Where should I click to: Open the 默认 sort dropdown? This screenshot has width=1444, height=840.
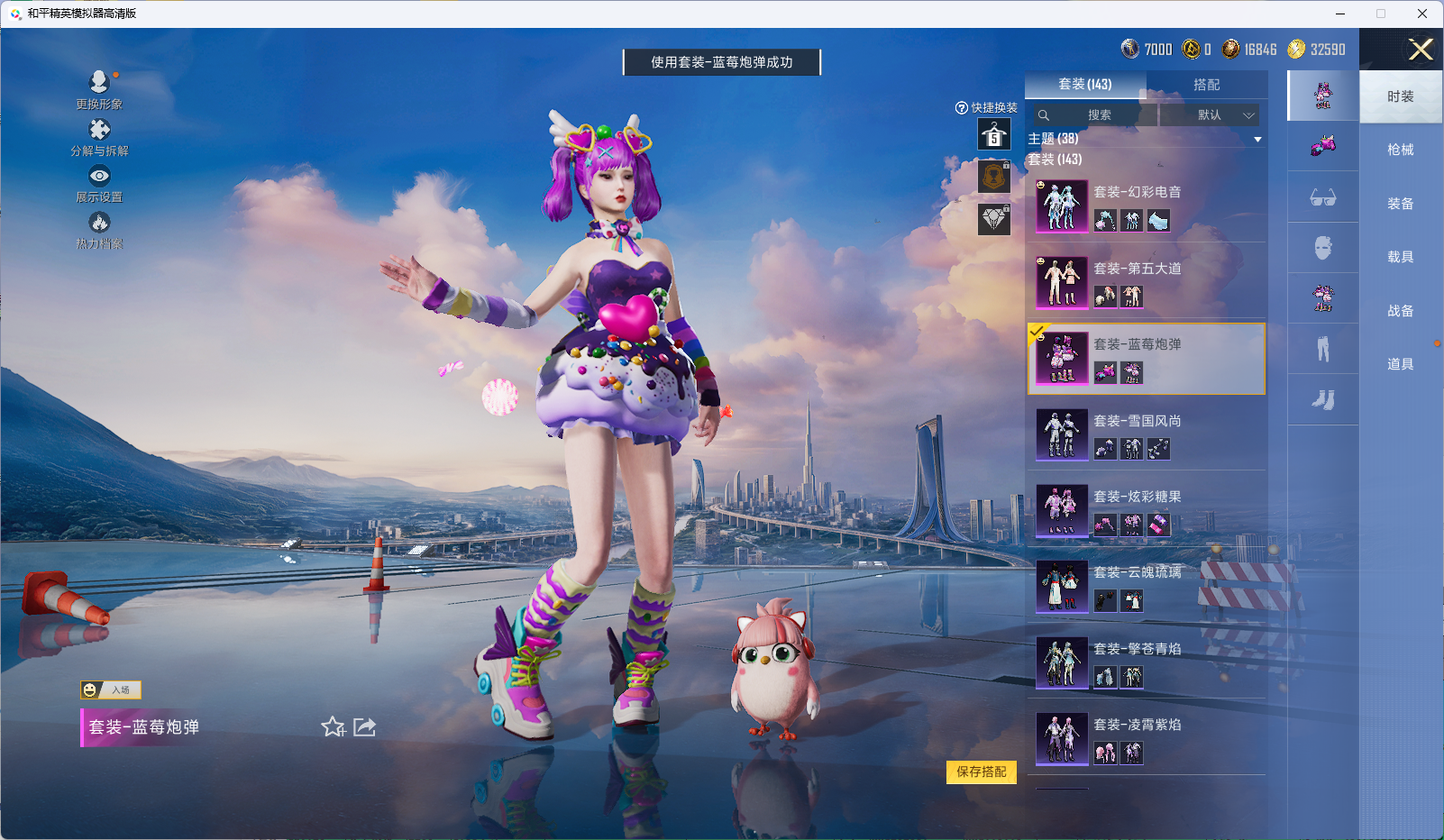[1210, 115]
